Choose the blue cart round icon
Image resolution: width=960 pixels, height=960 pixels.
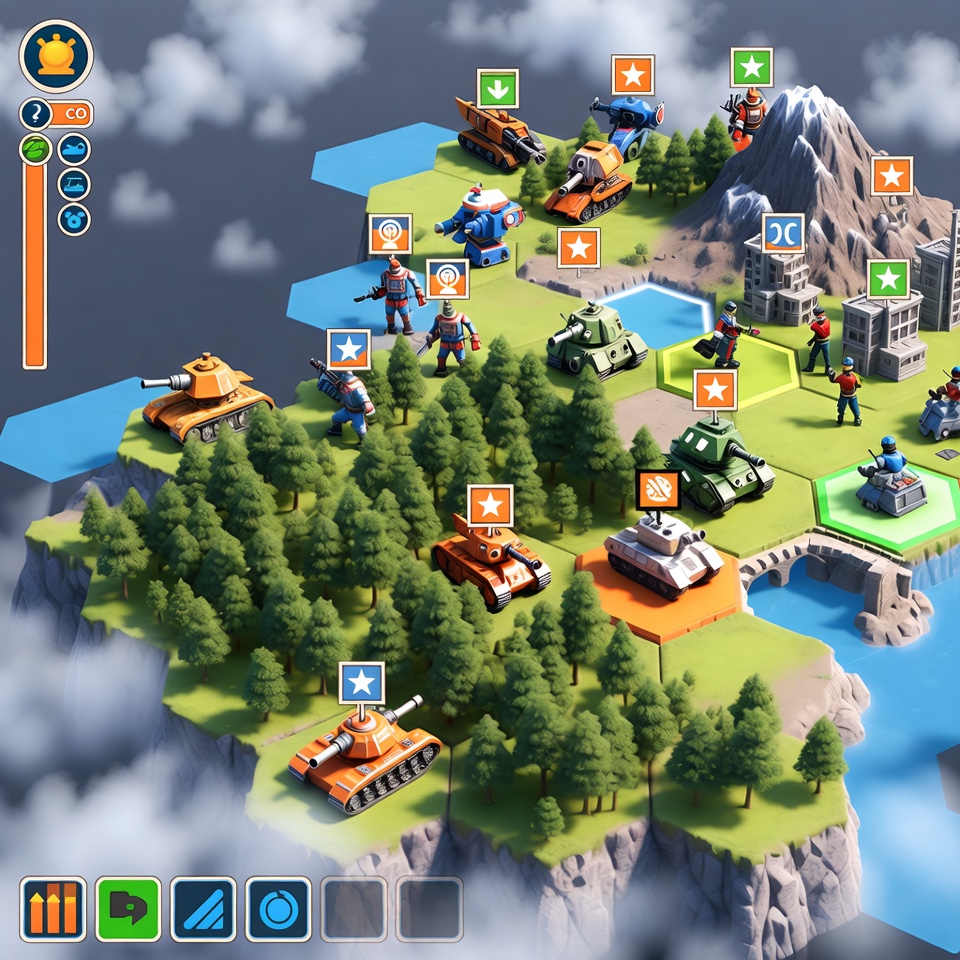74,184
